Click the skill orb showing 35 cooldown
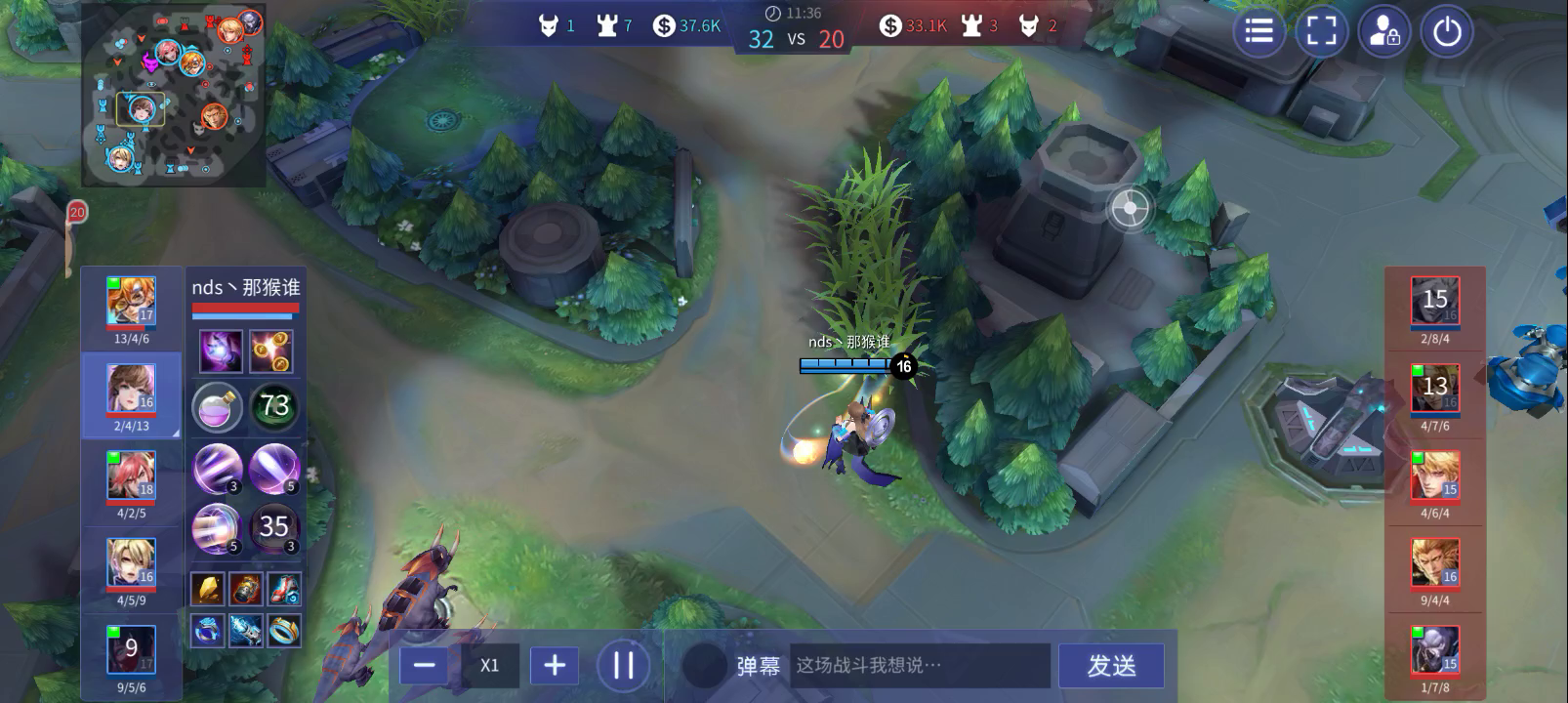 [x=272, y=527]
